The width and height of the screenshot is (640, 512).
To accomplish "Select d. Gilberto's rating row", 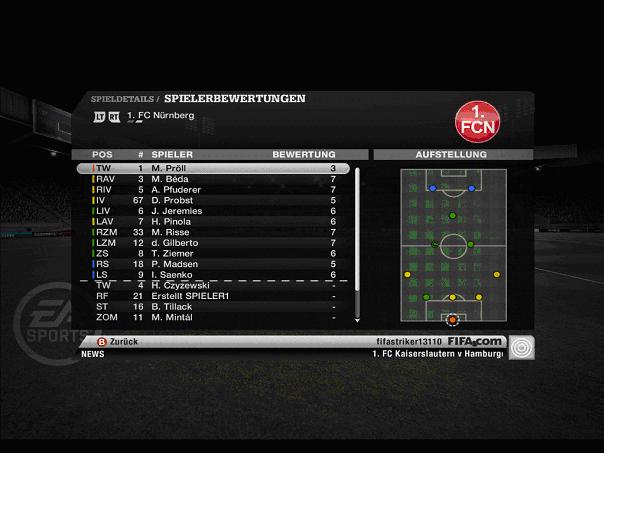I will click(214, 243).
